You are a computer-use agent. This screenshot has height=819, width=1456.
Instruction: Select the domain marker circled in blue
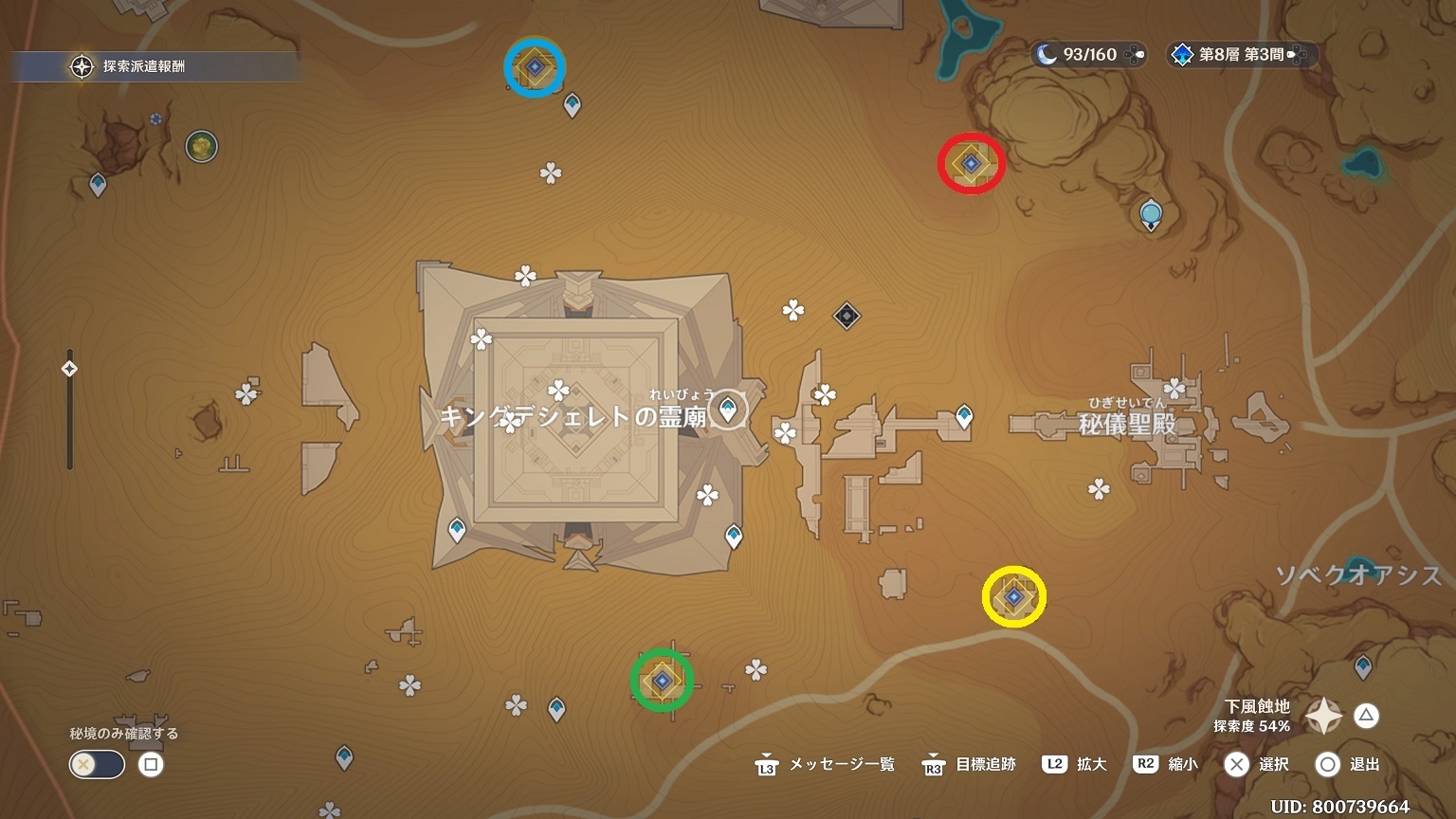(535, 67)
